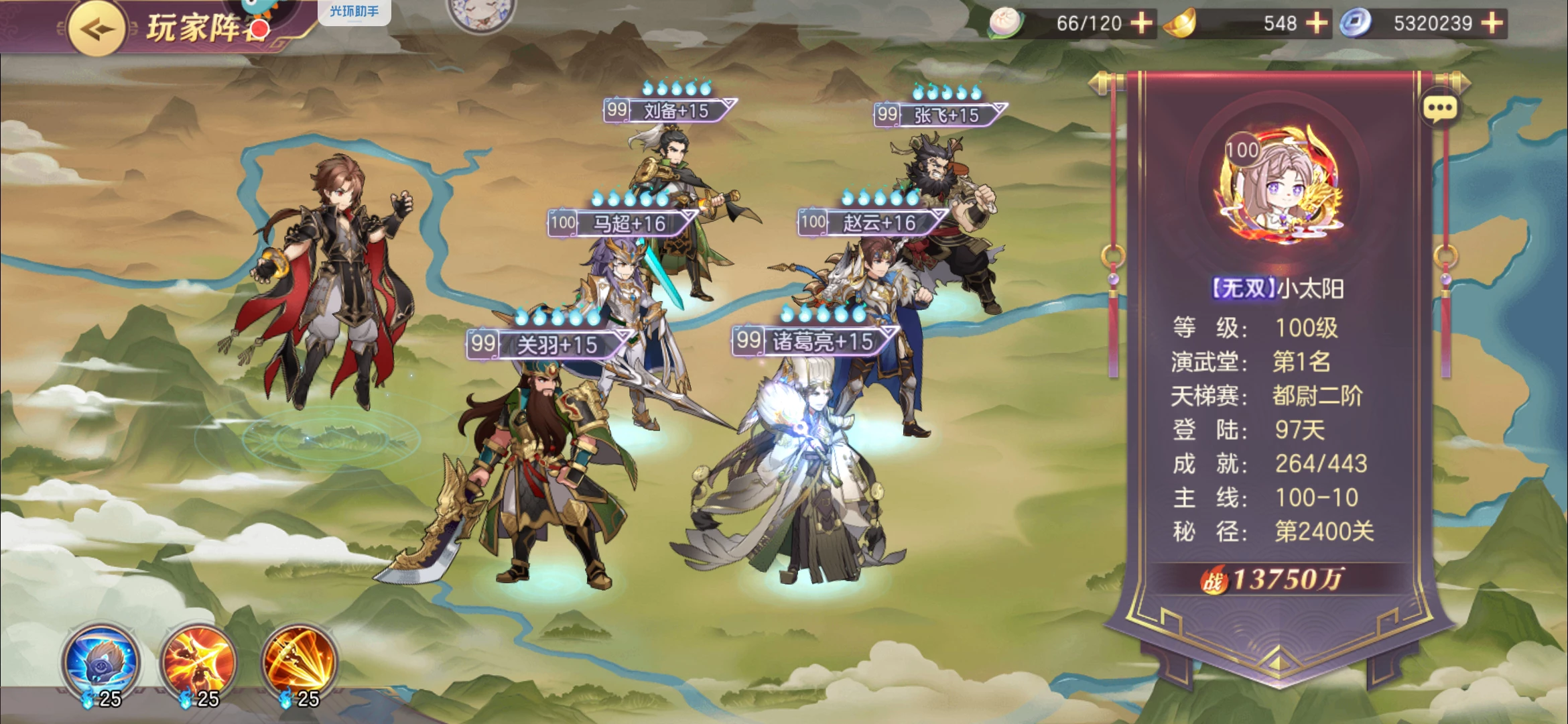Add more silver coins

click(1492, 23)
